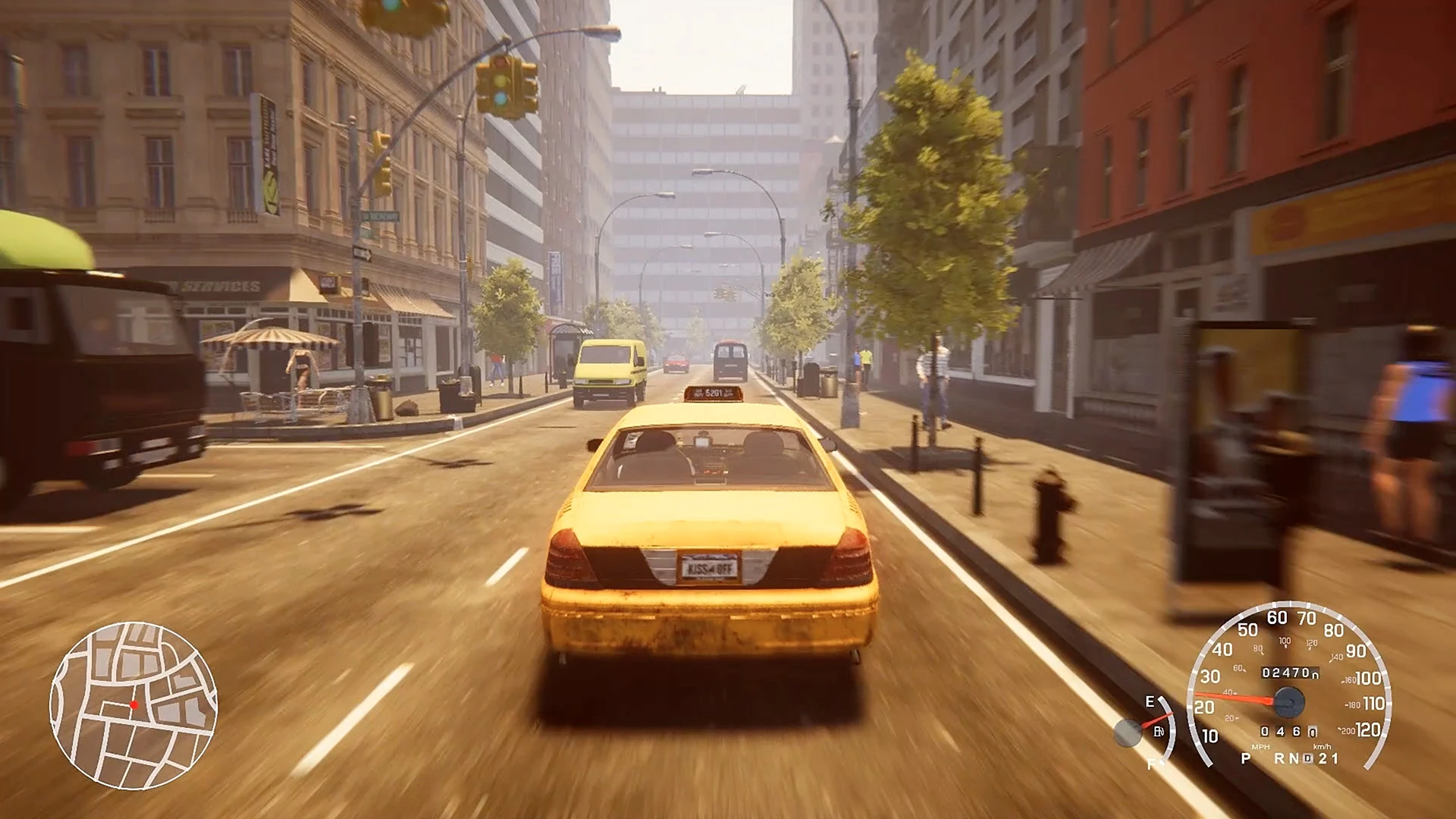Screen dimensions: 1456x819
Task: Enable the highlighted D gear indicator
Action: (1308, 758)
